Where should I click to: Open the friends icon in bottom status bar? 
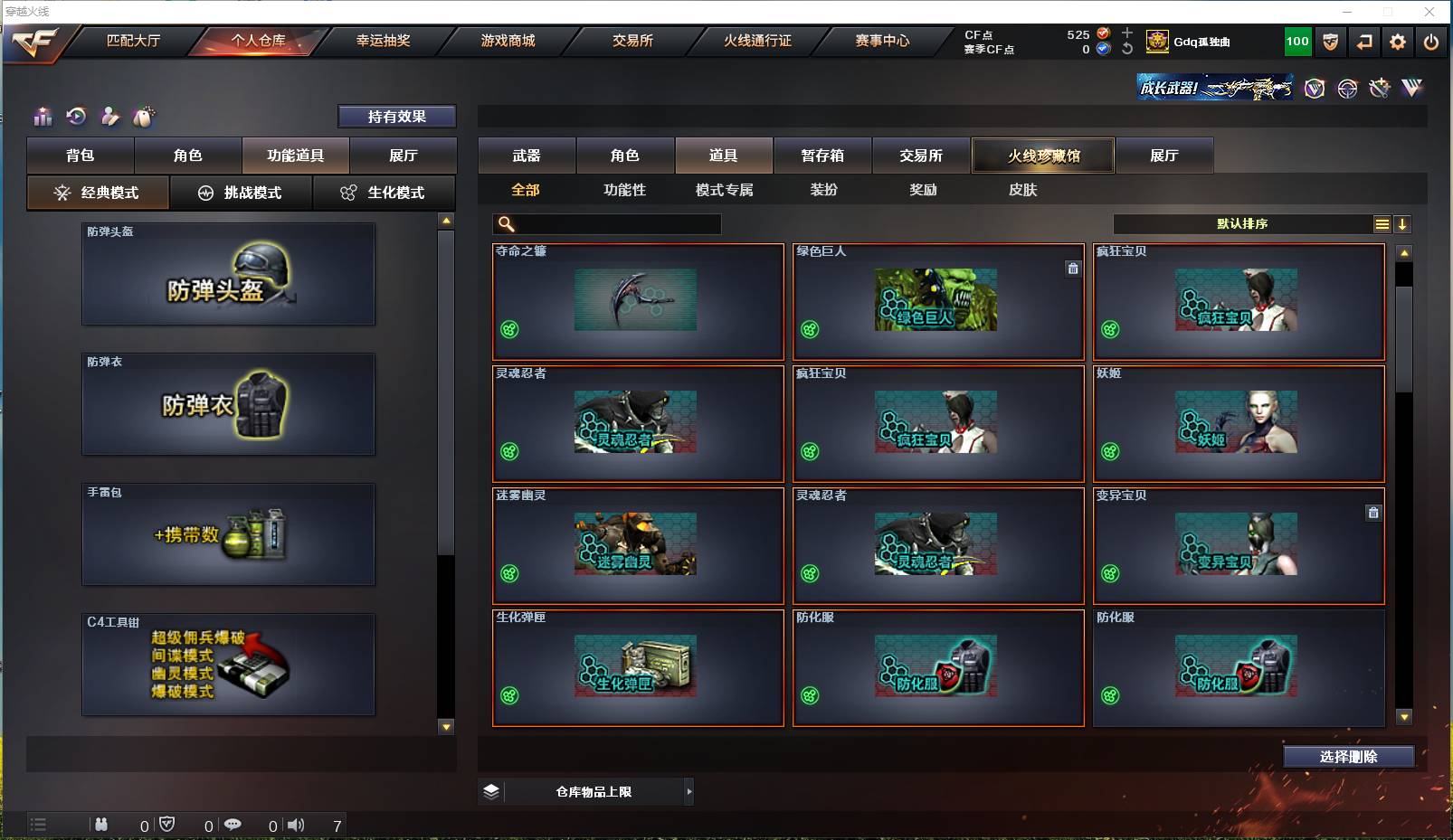click(x=101, y=825)
